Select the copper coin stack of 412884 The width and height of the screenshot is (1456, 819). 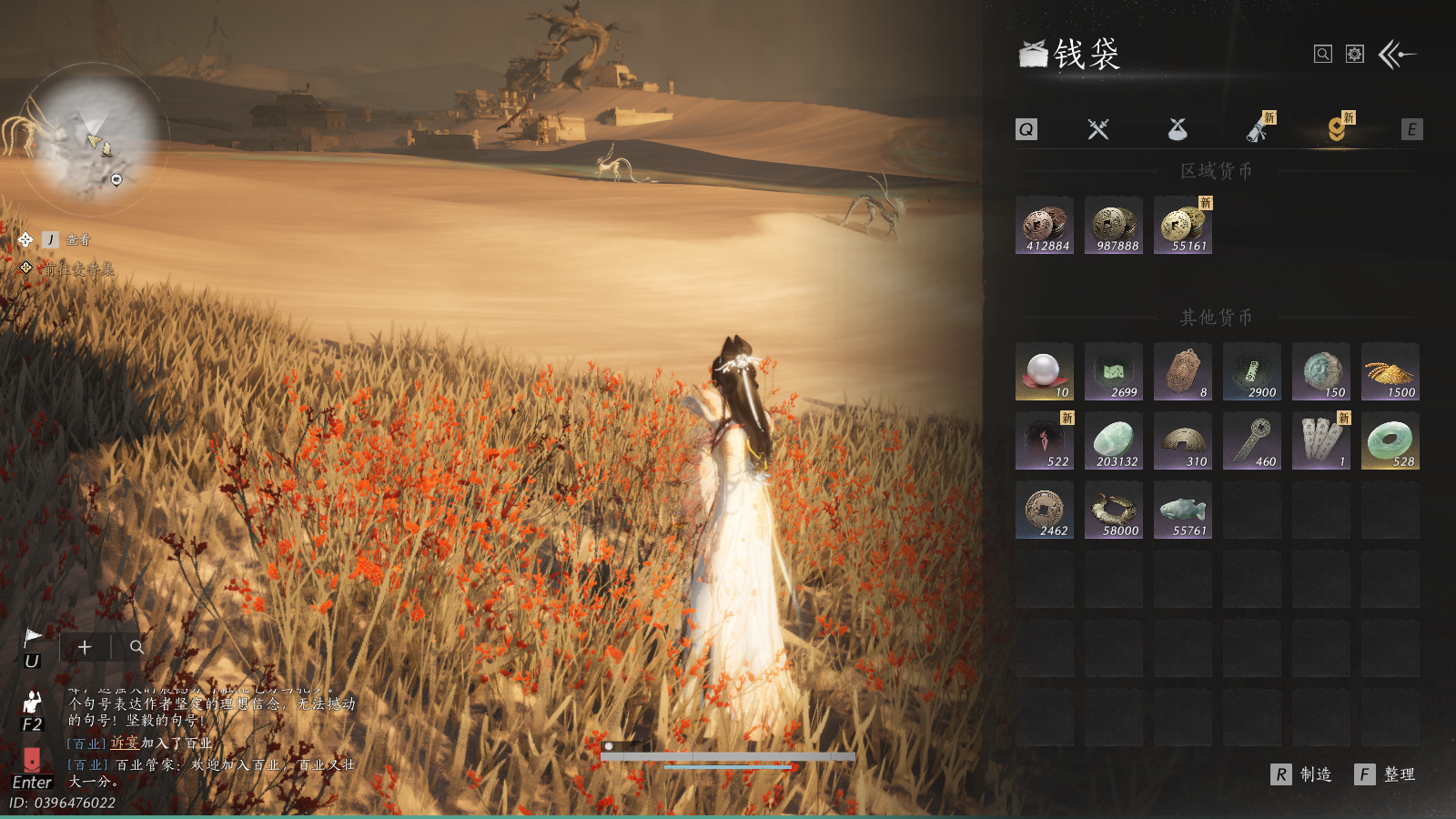1045,225
